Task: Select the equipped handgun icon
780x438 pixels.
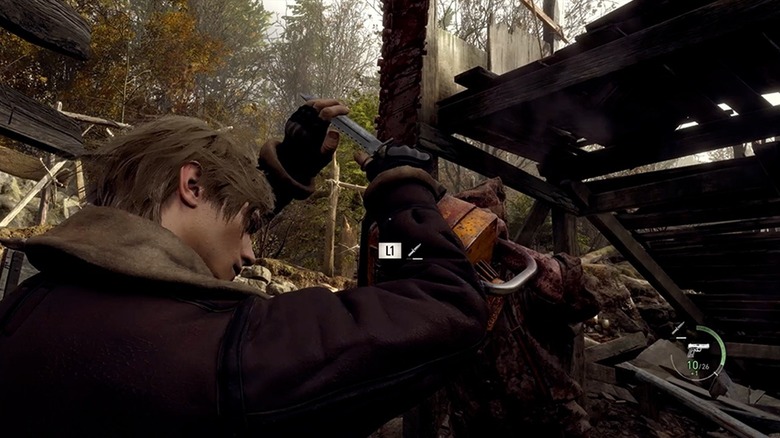Action: click(x=698, y=350)
